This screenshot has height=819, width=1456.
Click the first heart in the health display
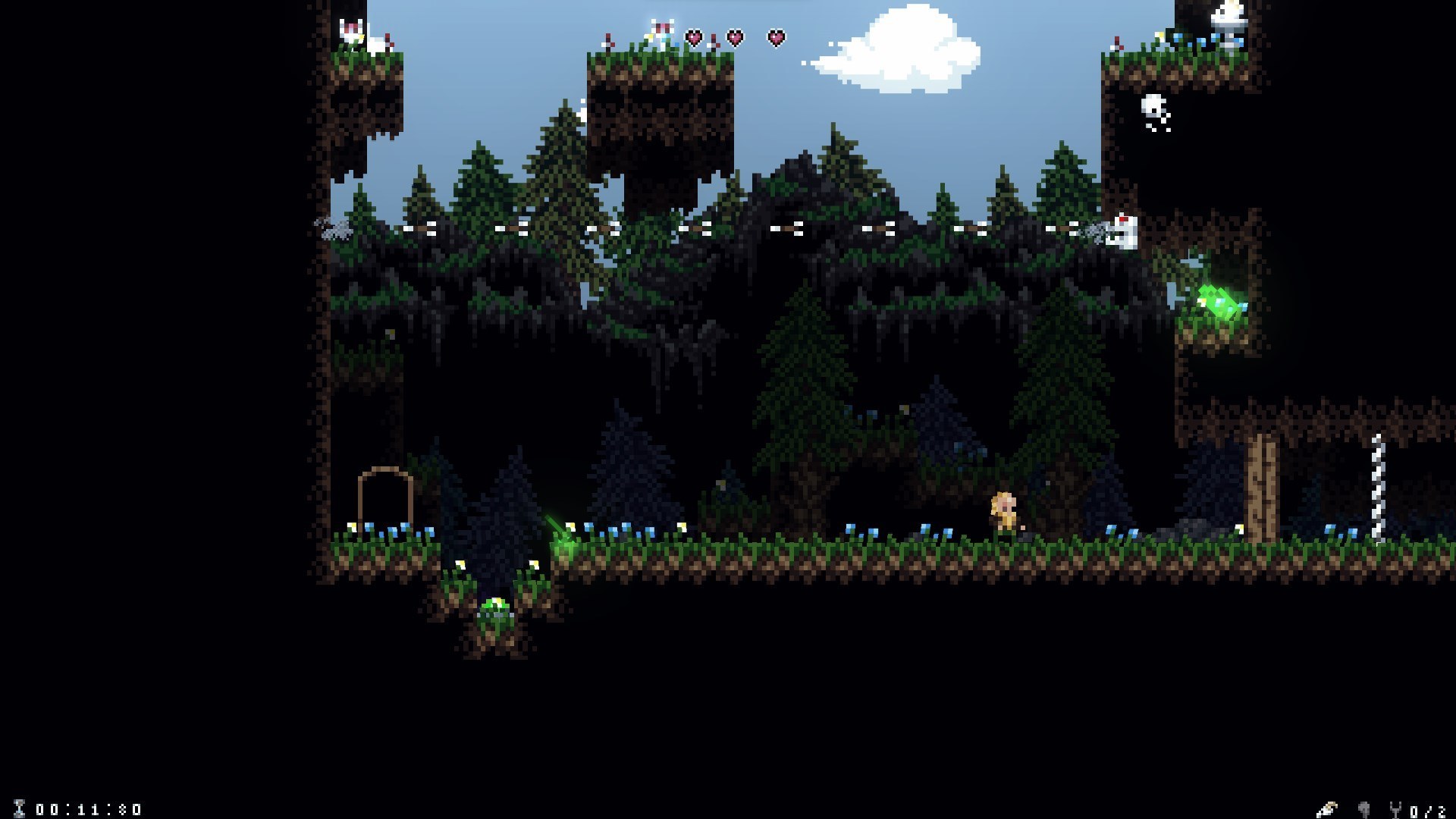(x=692, y=35)
